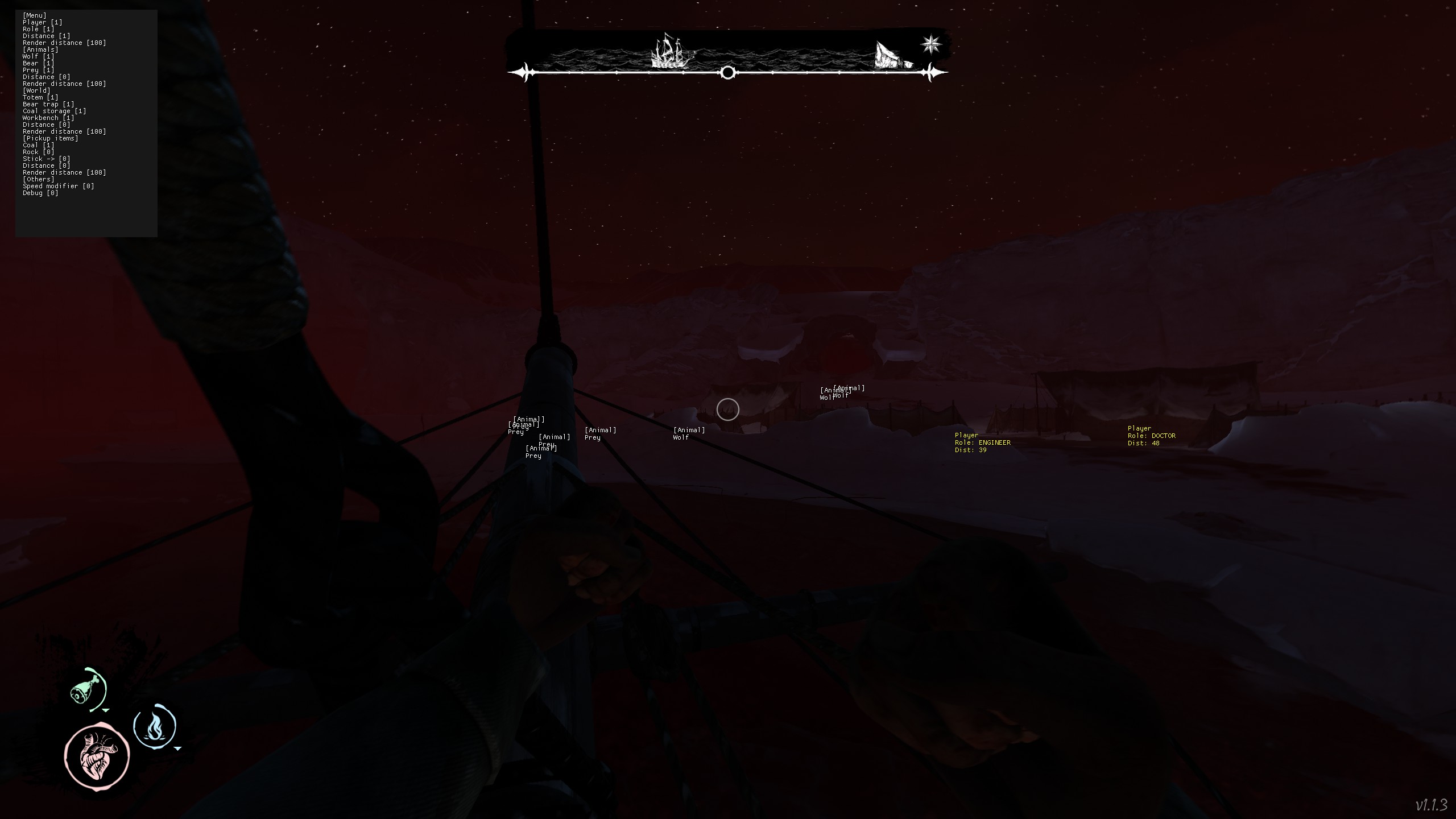Enable the Rock pickup option
Screen dimensions: 1456x819
tap(38, 152)
